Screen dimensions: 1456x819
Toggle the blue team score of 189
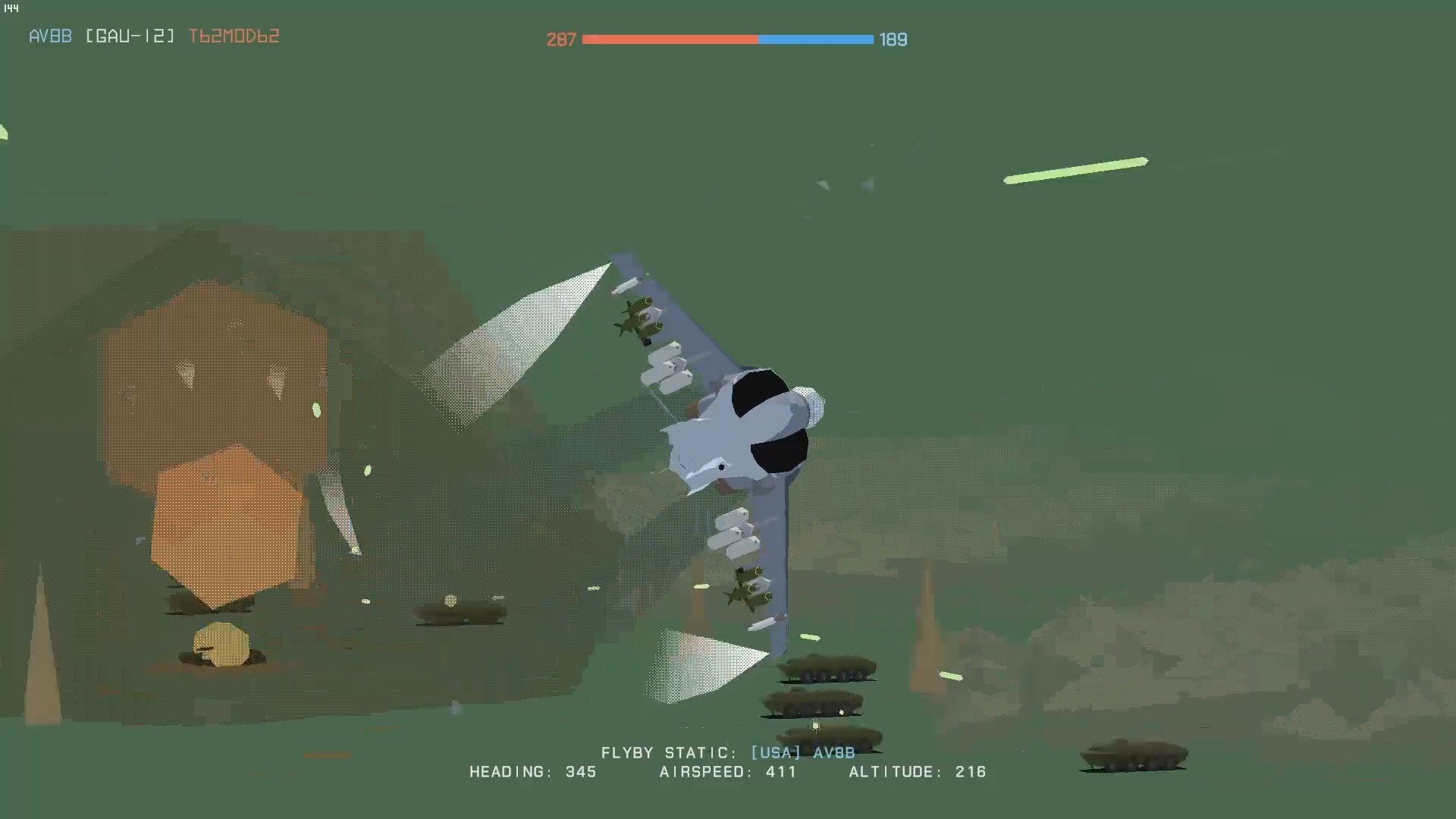tap(893, 39)
